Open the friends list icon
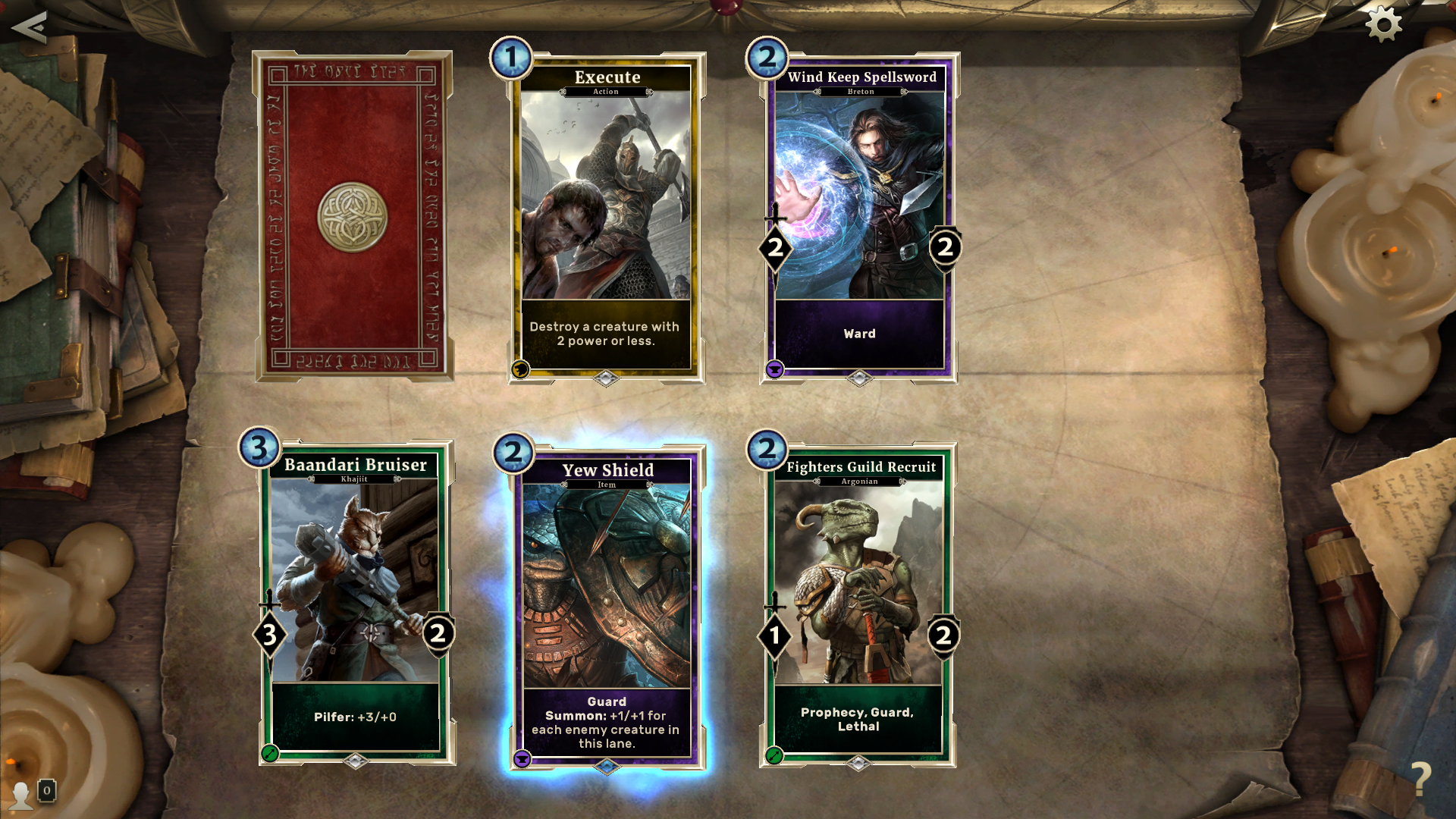This screenshot has width=1456, height=819. tap(23, 793)
